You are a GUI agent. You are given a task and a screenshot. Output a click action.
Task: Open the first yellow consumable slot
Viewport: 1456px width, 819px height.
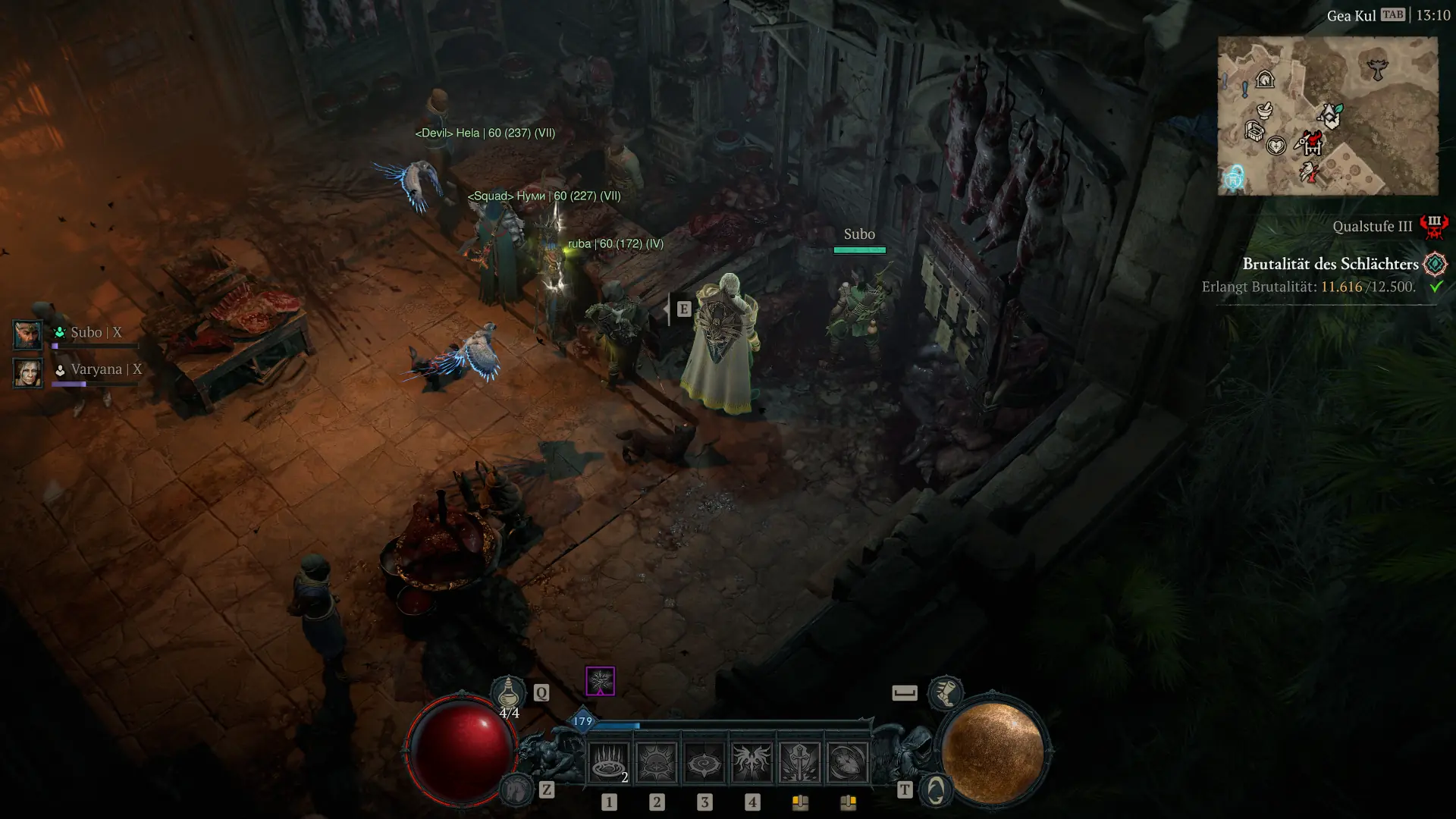pyautogui.click(x=801, y=803)
